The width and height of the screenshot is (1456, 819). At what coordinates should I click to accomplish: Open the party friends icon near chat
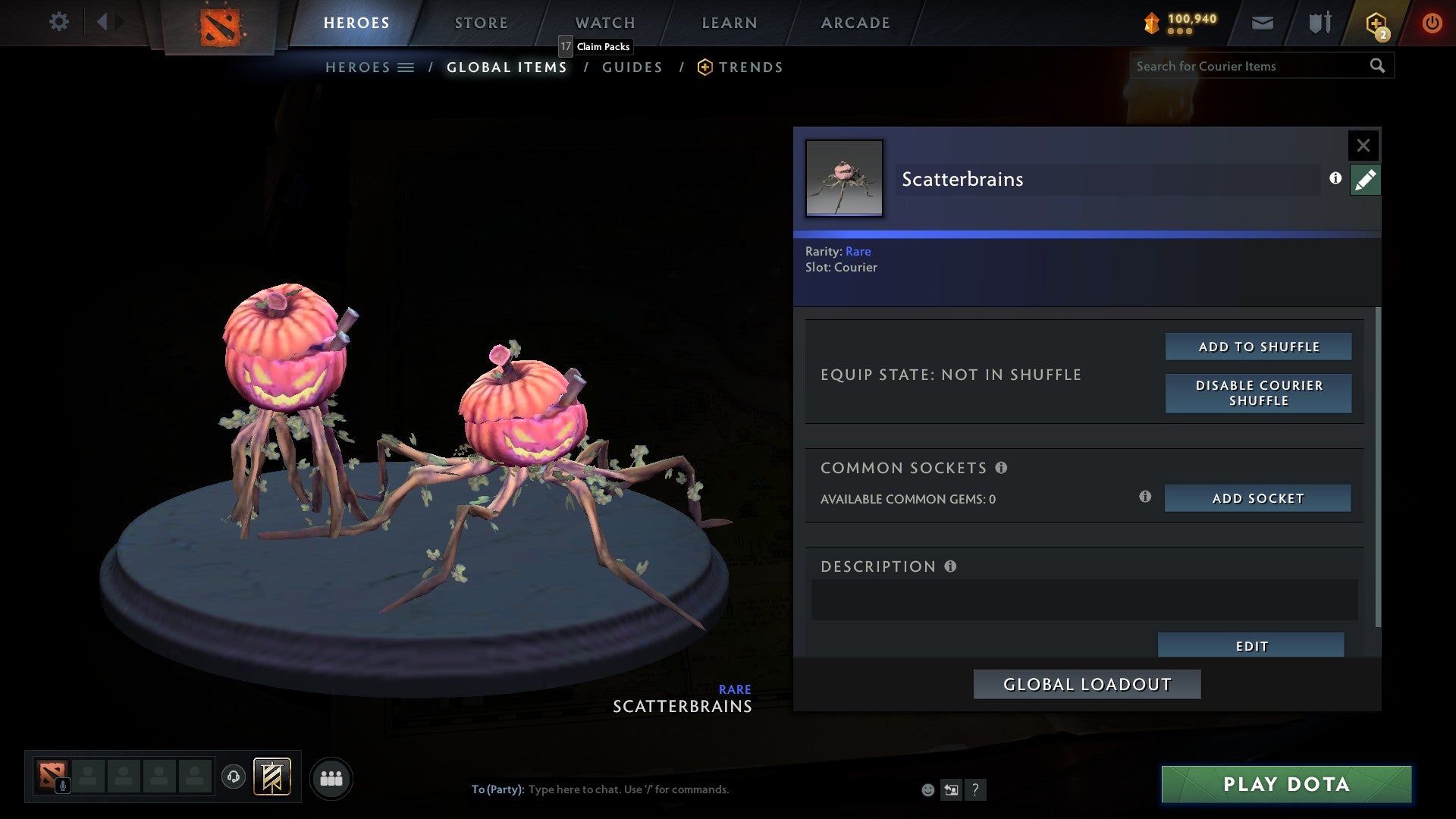coord(331,777)
